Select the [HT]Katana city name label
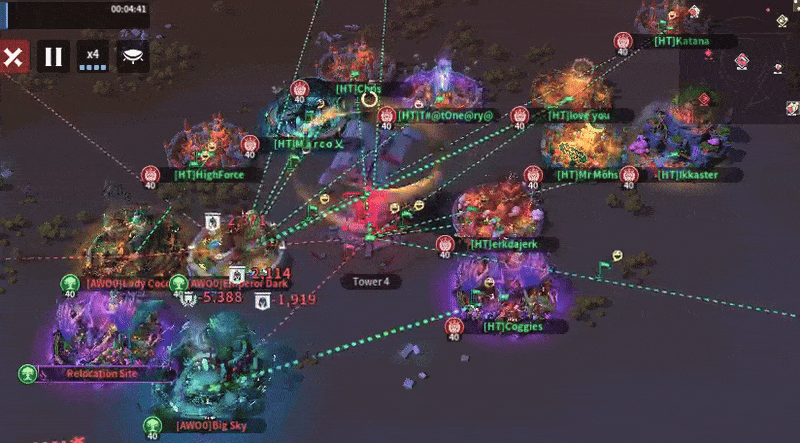Viewport: 800px width, 443px height. point(684,41)
